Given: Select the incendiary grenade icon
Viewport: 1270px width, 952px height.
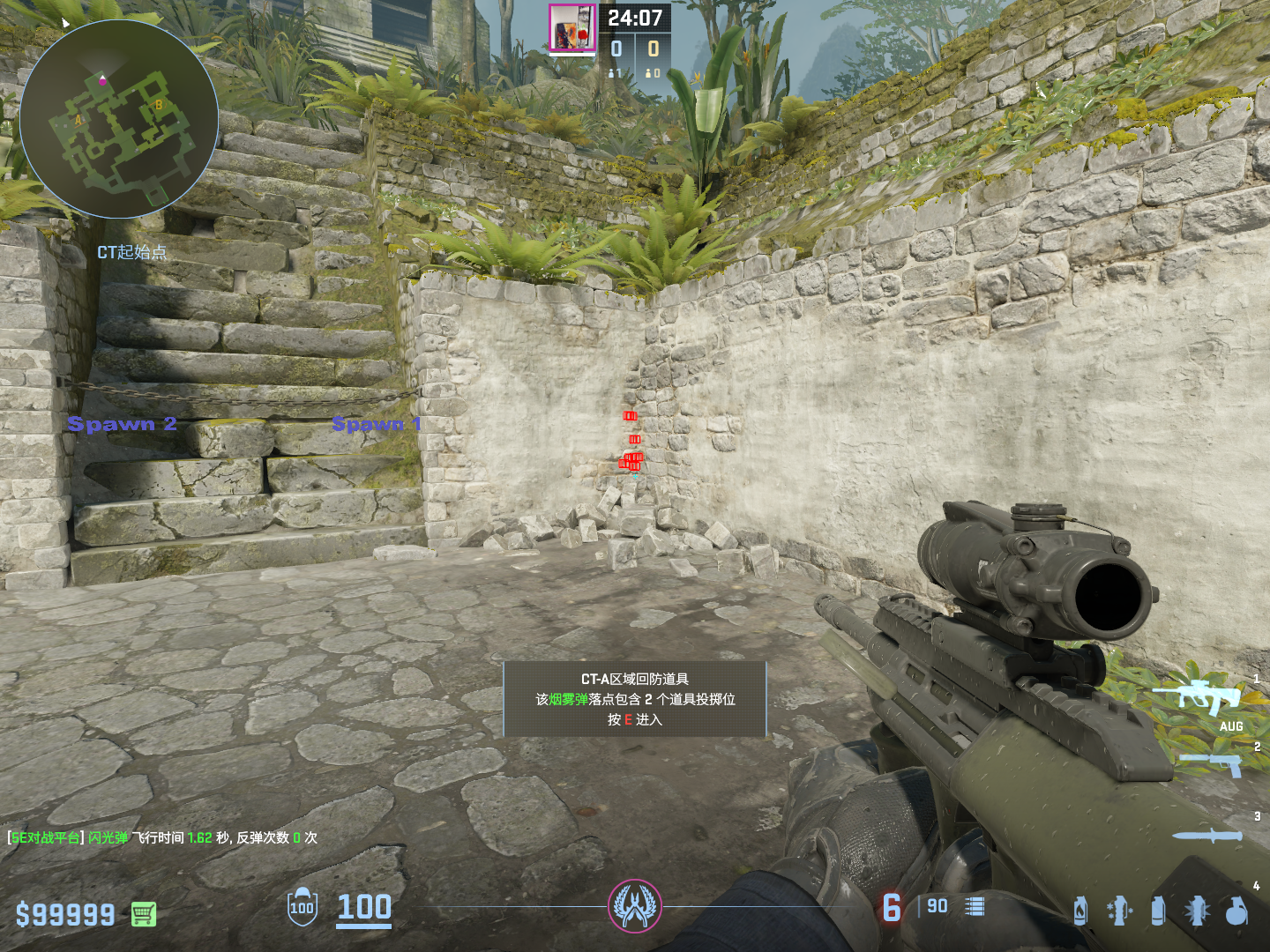Looking at the screenshot, I should (1080, 911).
